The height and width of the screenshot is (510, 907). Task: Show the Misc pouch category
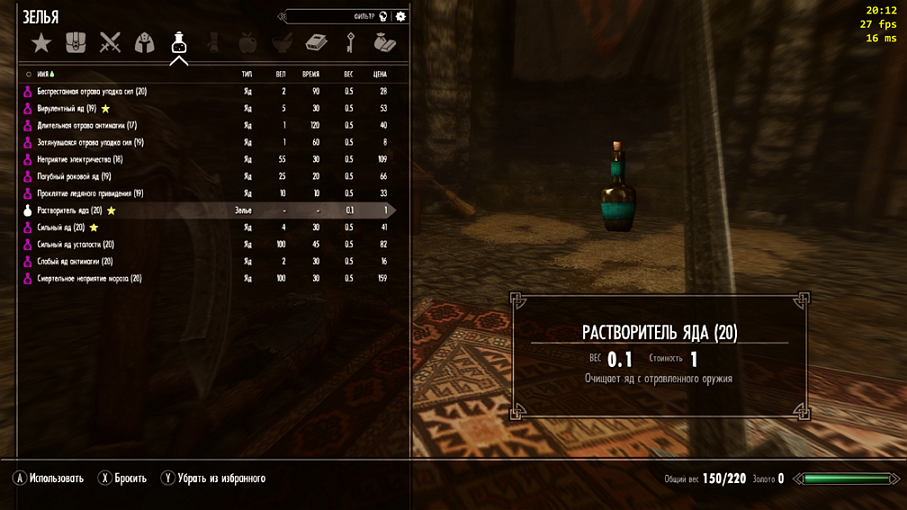(x=385, y=43)
